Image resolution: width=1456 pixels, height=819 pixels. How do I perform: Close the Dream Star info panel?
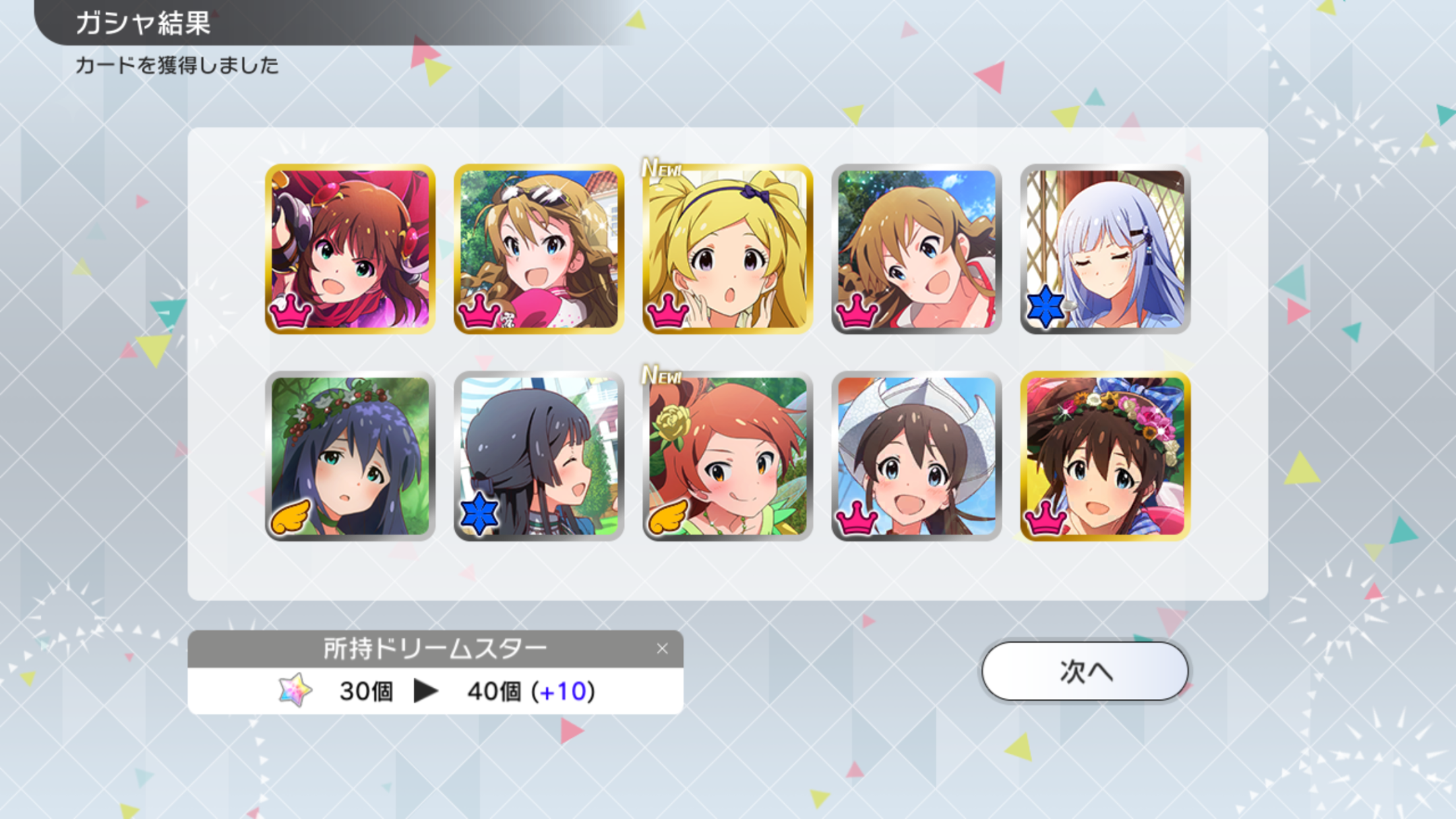(662, 649)
